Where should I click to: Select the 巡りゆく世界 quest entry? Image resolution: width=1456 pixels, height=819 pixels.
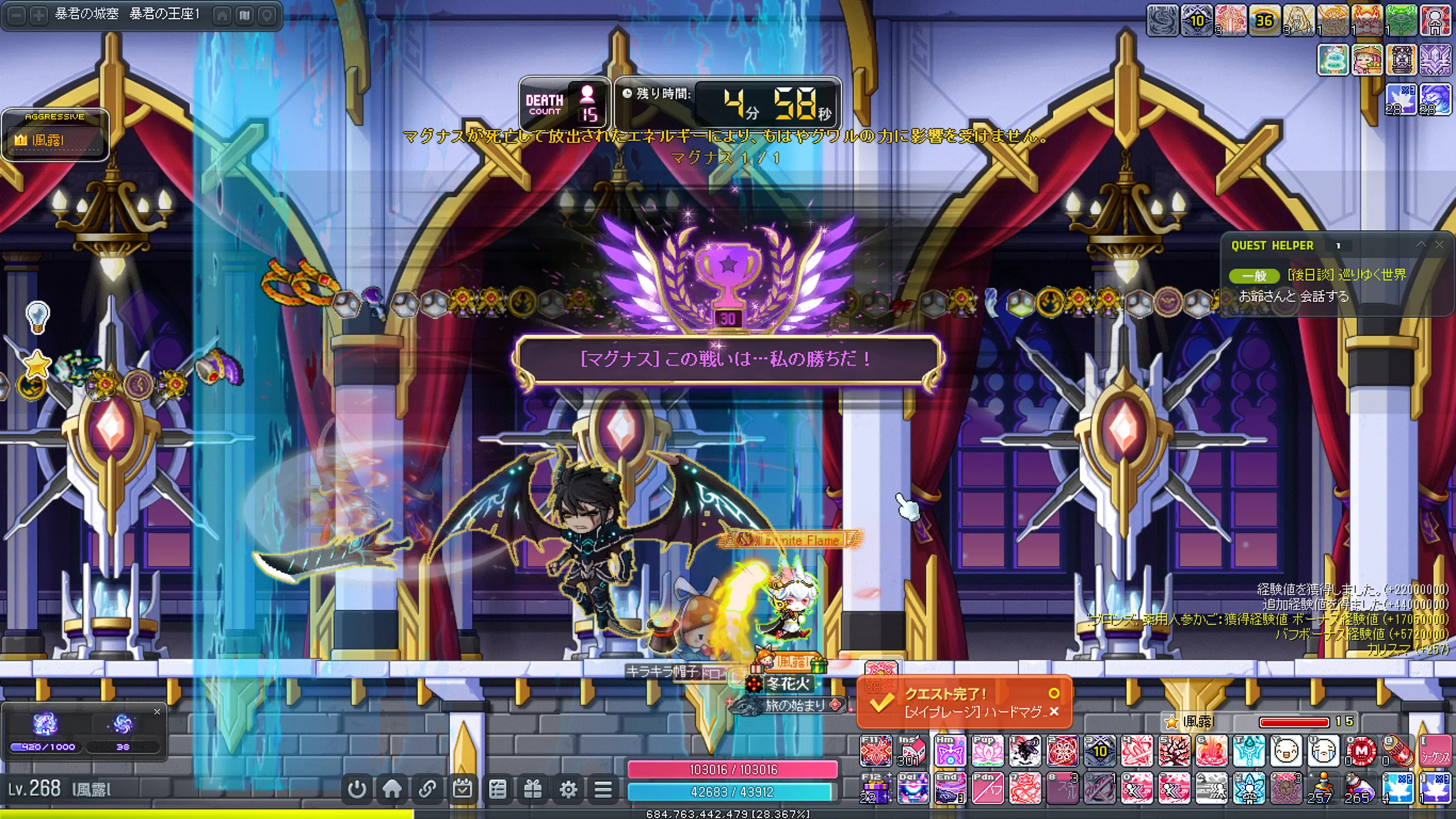1346,275
